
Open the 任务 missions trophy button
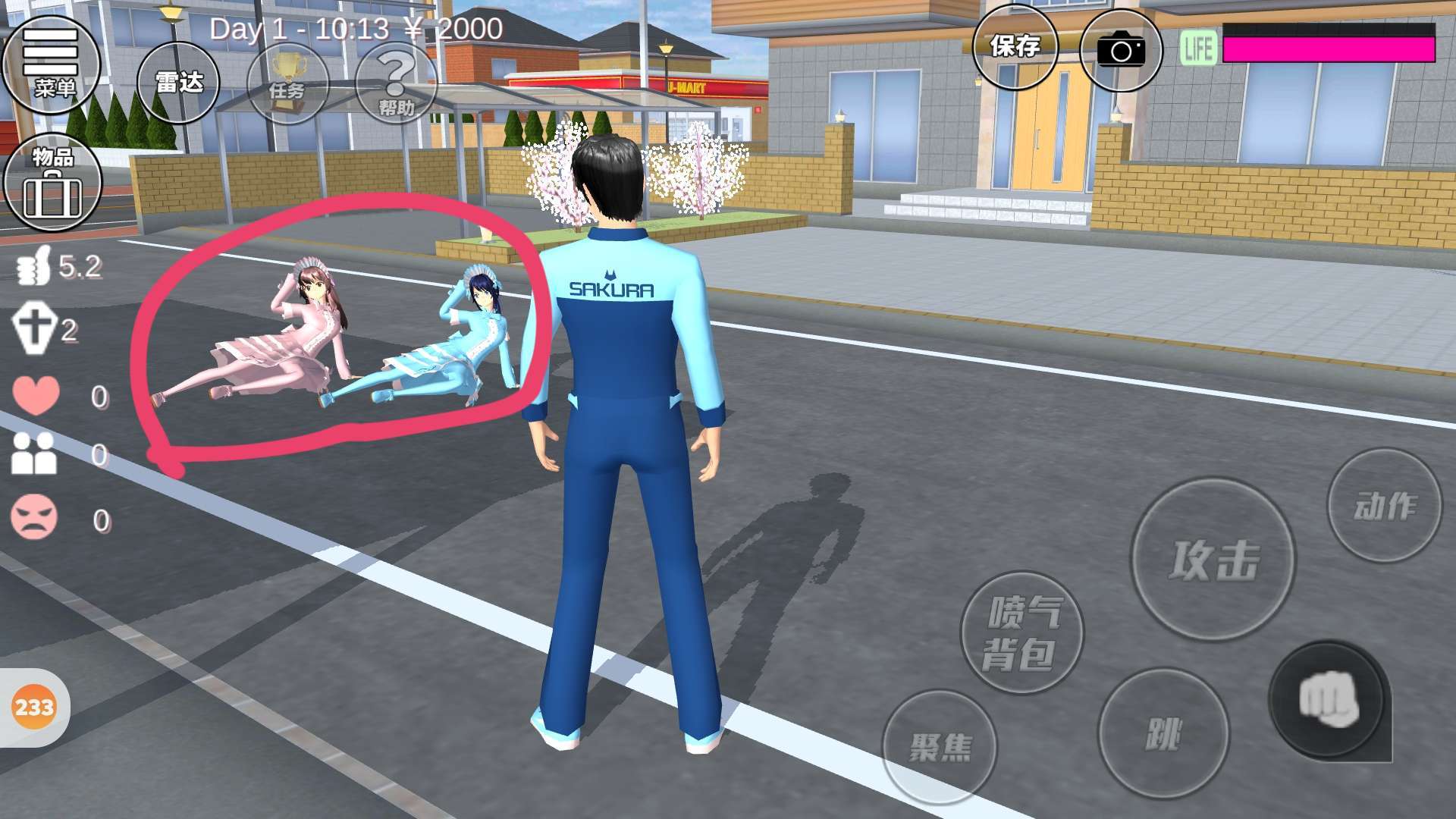(287, 83)
